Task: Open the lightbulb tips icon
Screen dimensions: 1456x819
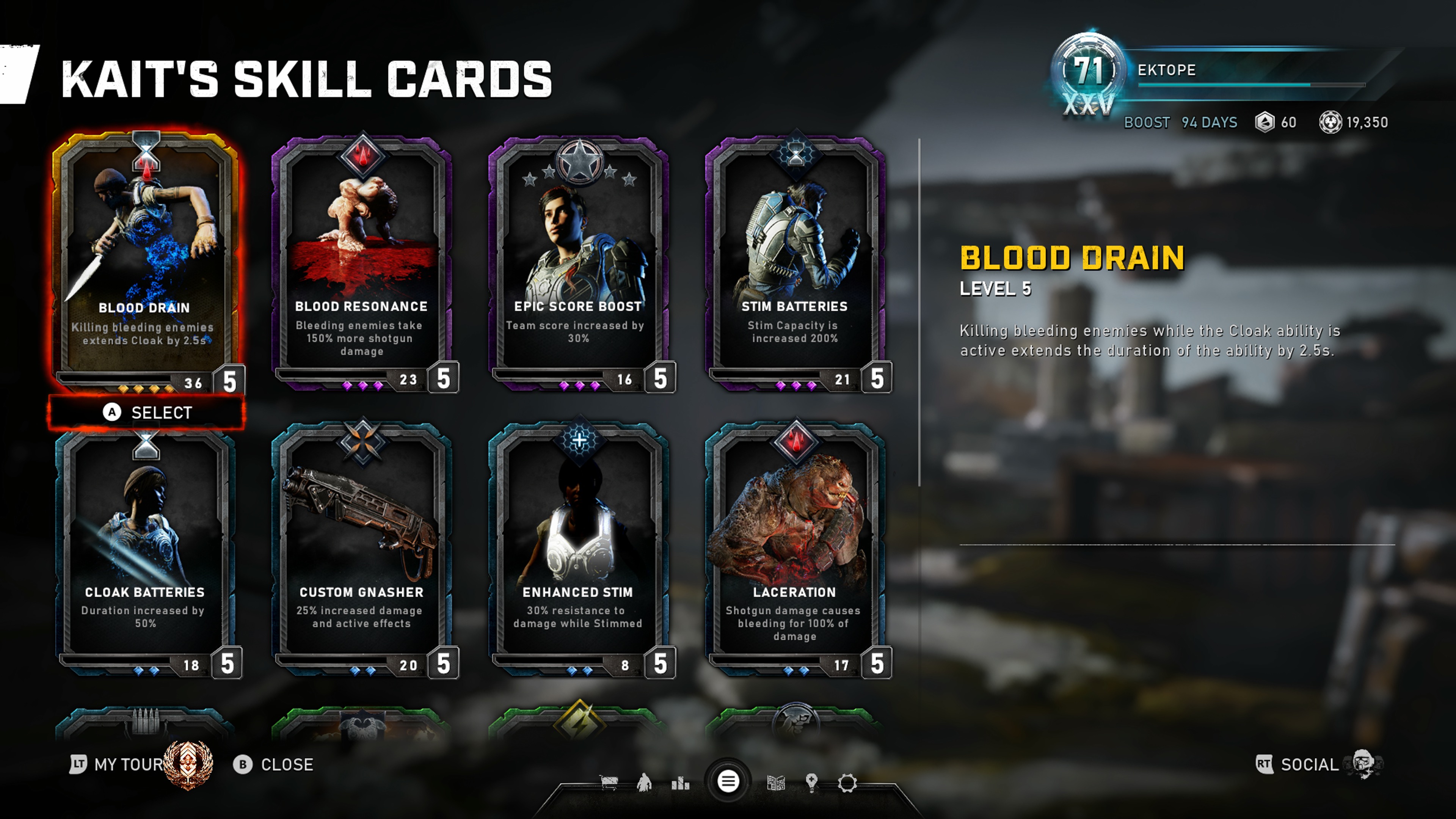Action: pyautogui.click(x=812, y=783)
